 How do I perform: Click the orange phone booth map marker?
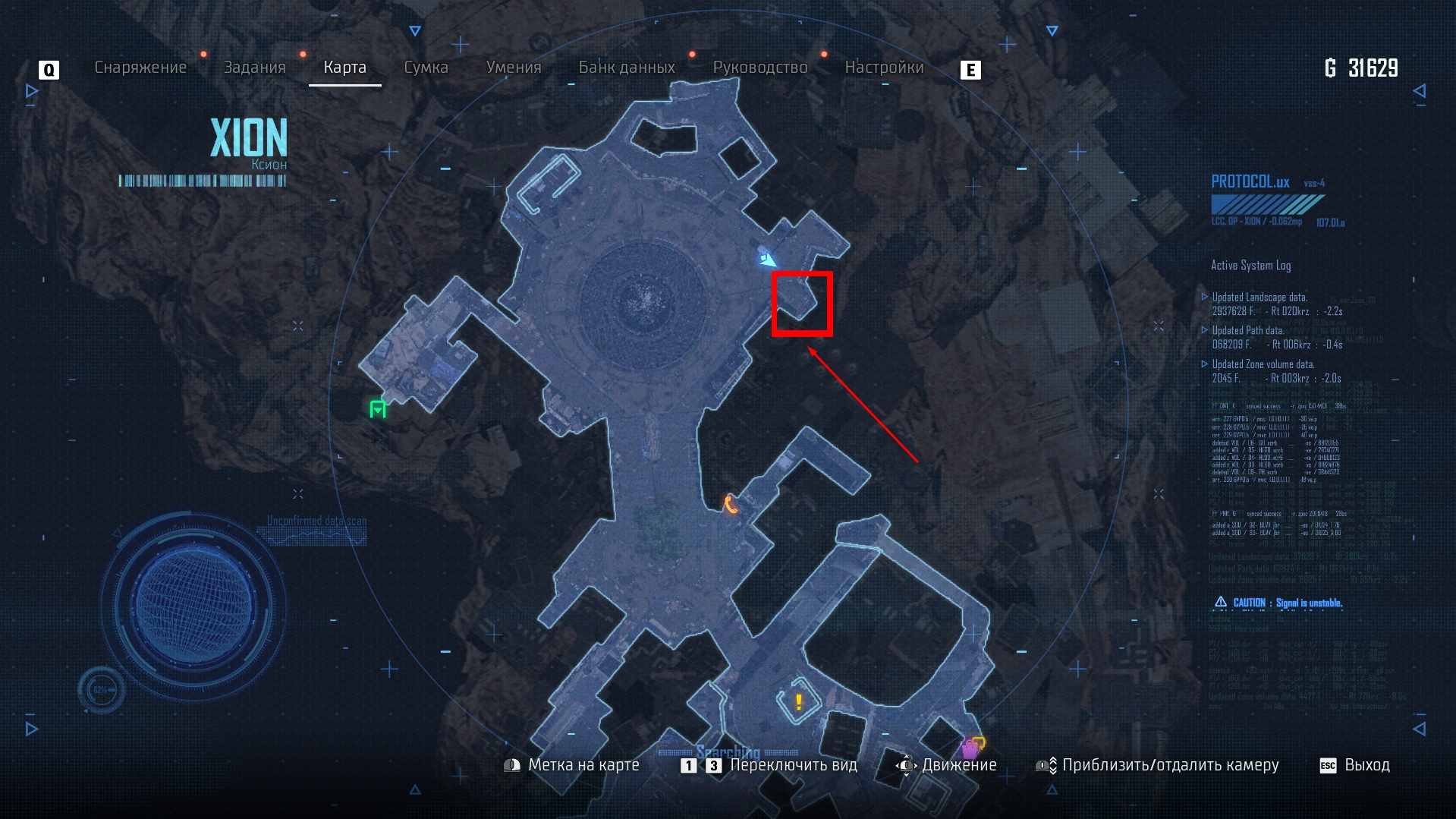[730, 504]
